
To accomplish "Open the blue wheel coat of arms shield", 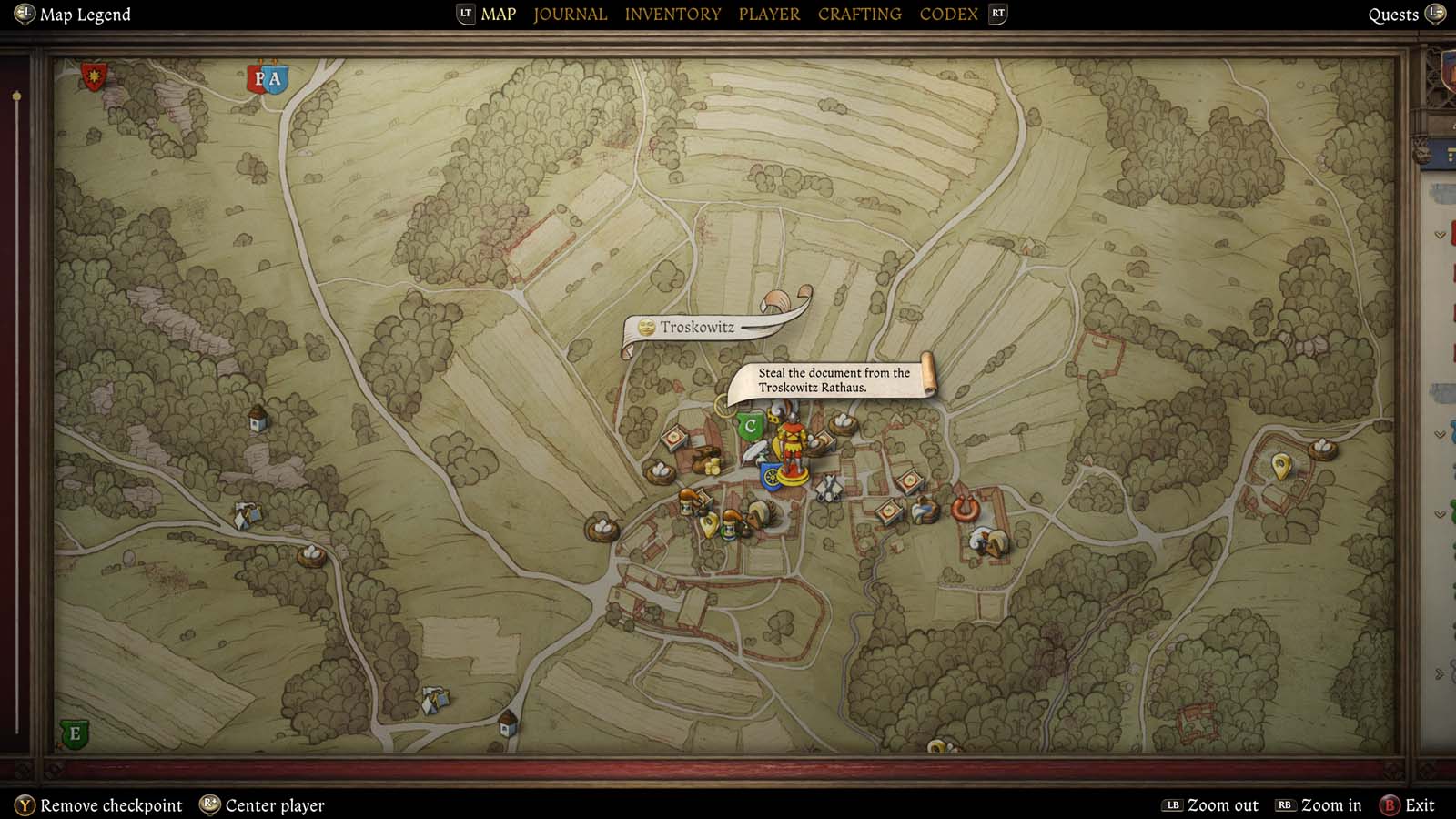I will point(771,476).
